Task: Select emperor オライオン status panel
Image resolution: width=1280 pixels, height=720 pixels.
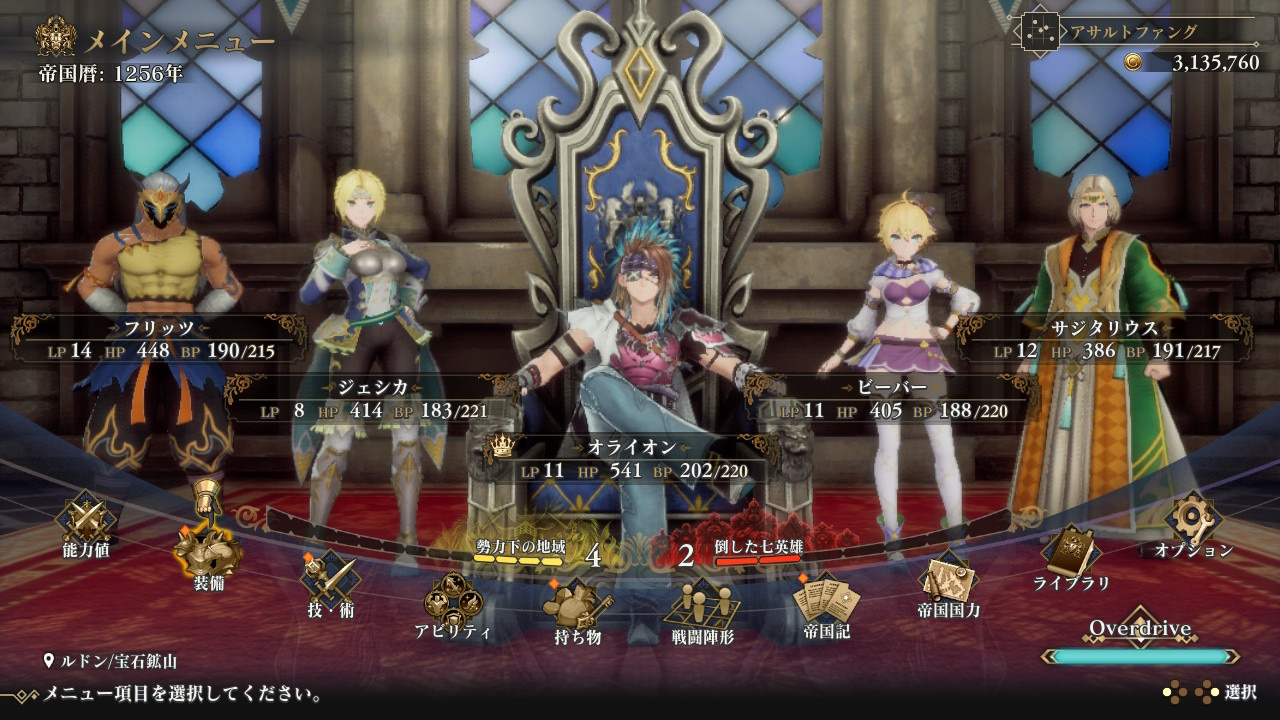Action: tap(632, 459)
